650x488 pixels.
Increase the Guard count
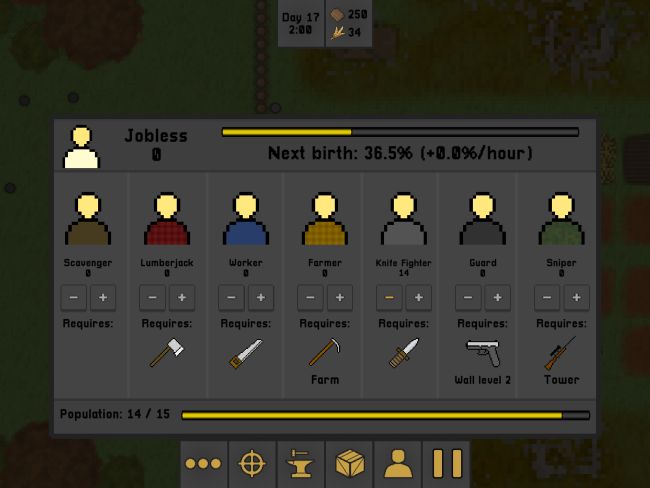(497, 298)
